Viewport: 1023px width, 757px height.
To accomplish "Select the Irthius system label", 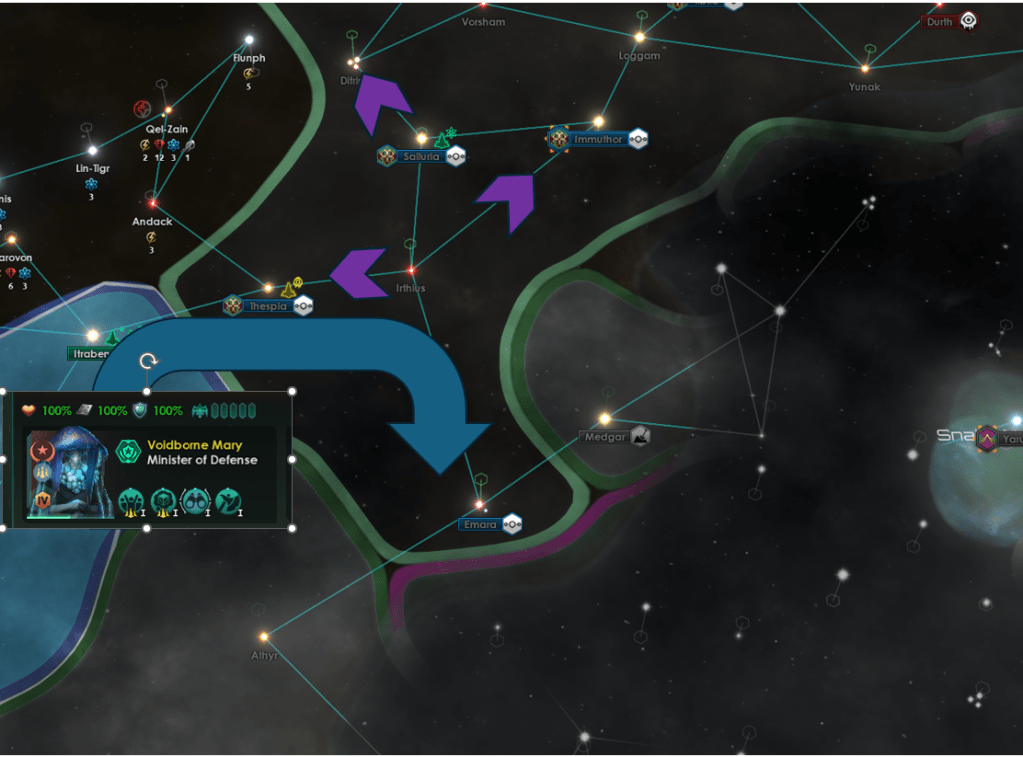I will pyautogui.click(x=410, y=288).
